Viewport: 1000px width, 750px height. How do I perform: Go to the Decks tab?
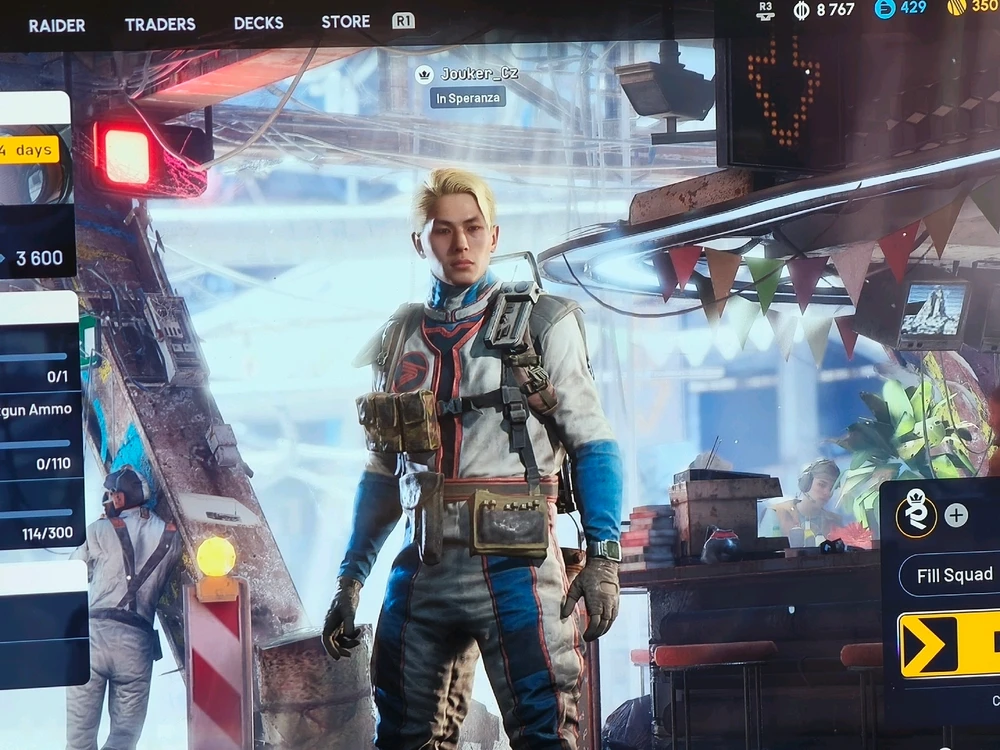(x=259, y=23)
